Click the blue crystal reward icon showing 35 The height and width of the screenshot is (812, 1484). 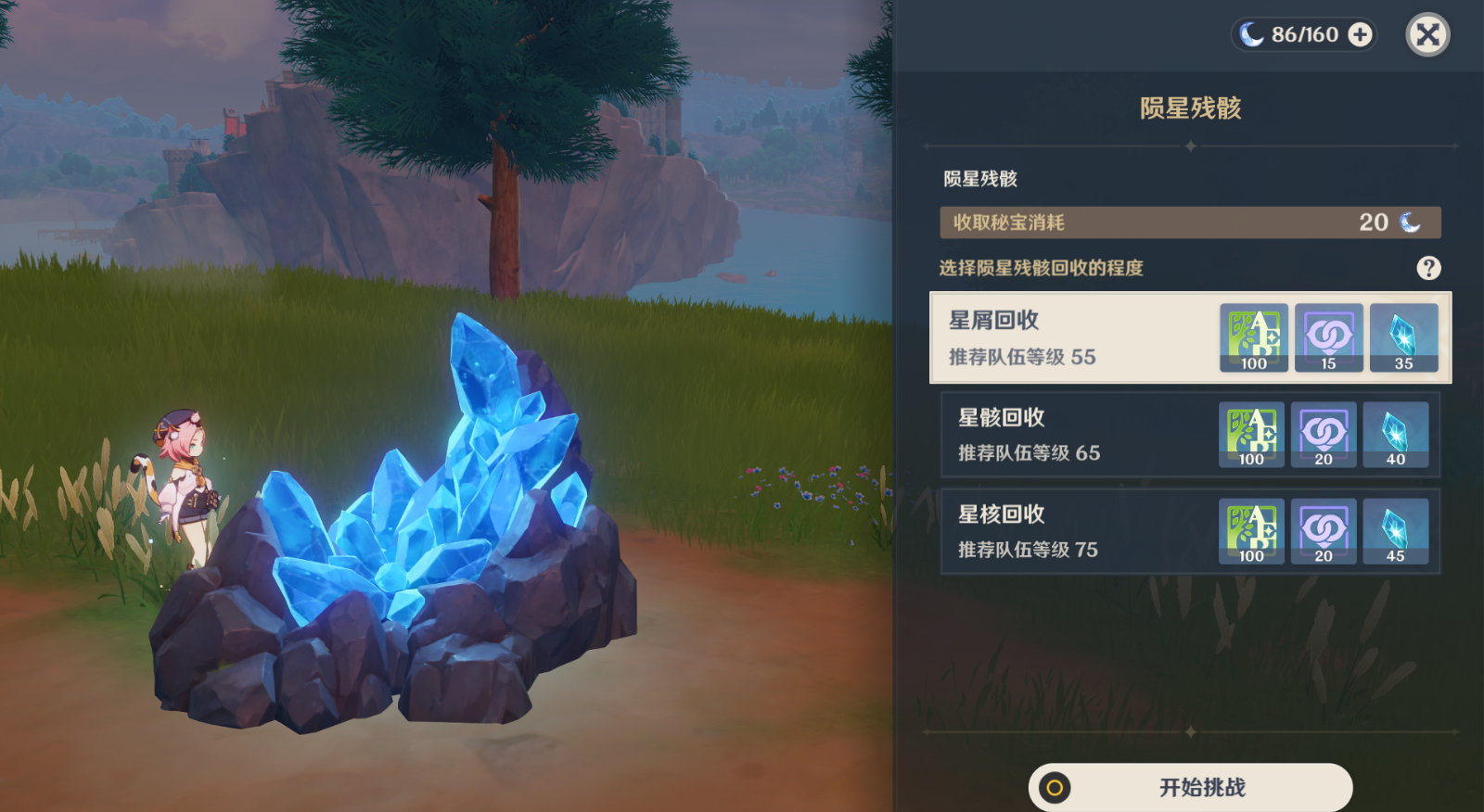pyautogui.click(x=1403, y=338)
